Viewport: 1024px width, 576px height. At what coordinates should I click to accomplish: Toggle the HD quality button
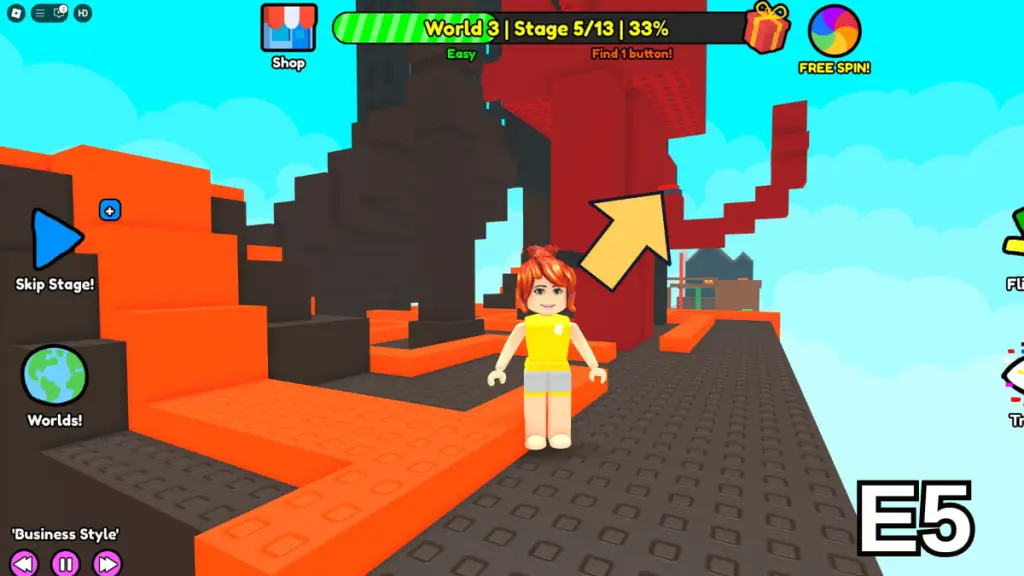coord(83,13)
